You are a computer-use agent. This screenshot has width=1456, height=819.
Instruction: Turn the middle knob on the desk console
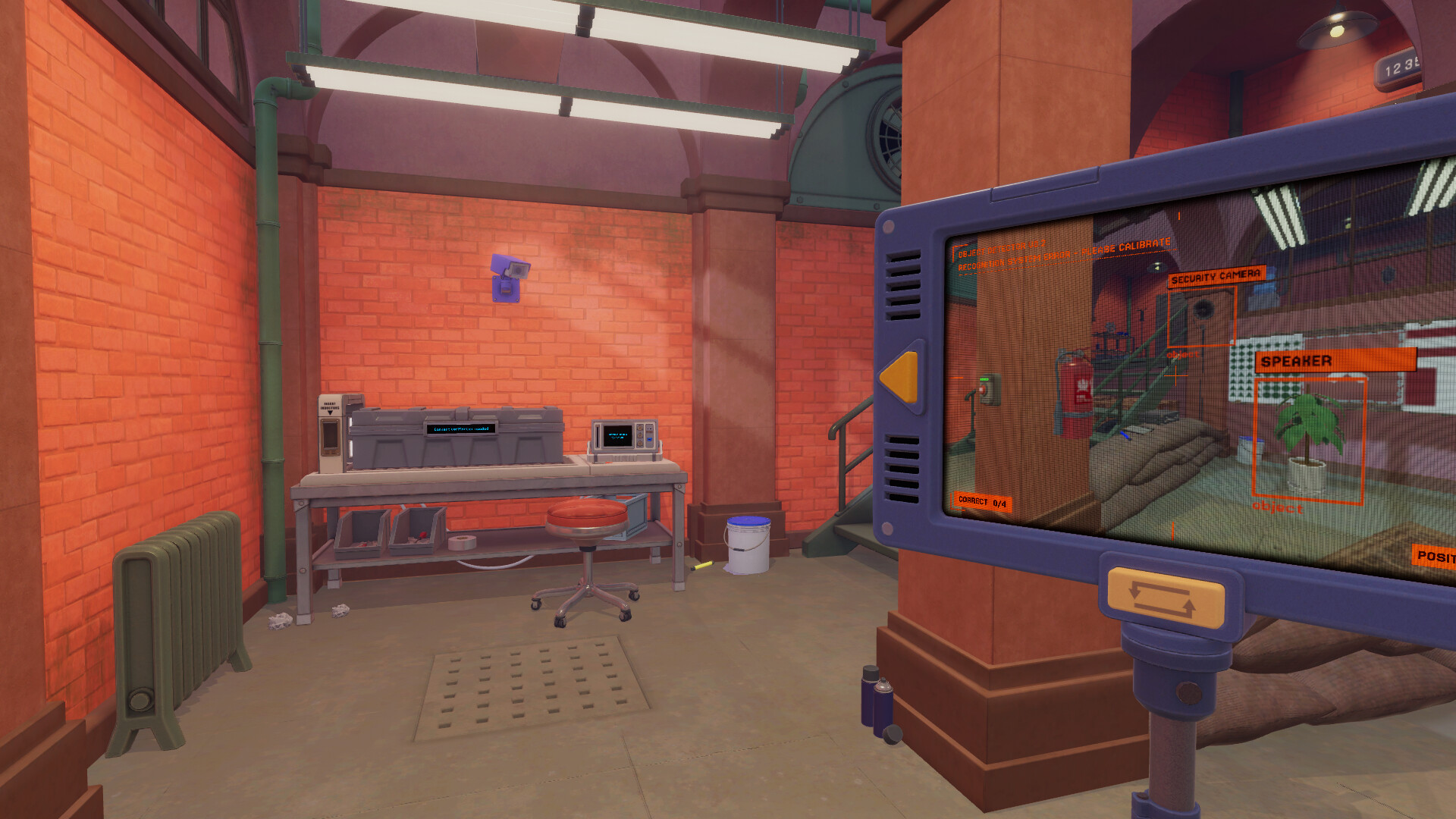[x=640, y=435]
